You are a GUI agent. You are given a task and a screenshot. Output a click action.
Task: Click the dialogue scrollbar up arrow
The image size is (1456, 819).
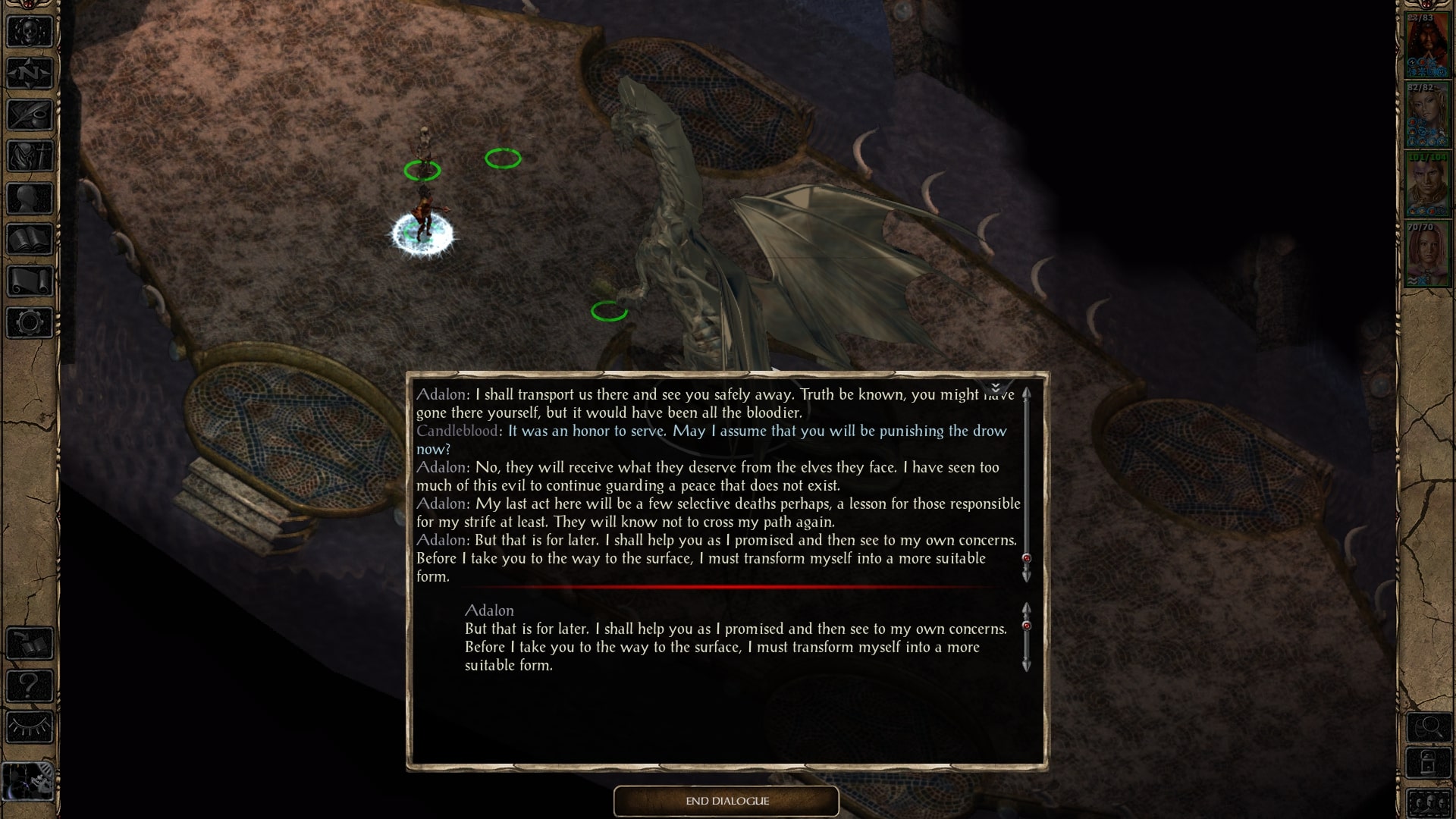(1028, 394)
